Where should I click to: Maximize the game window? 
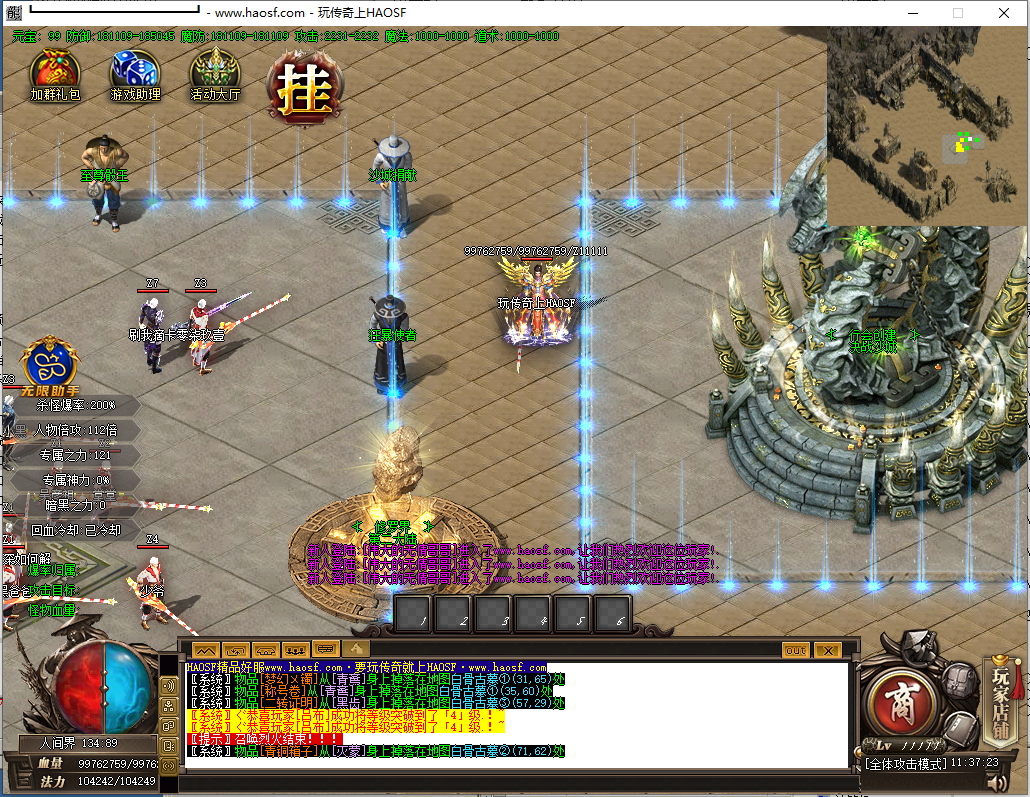[x=957, y=13]
